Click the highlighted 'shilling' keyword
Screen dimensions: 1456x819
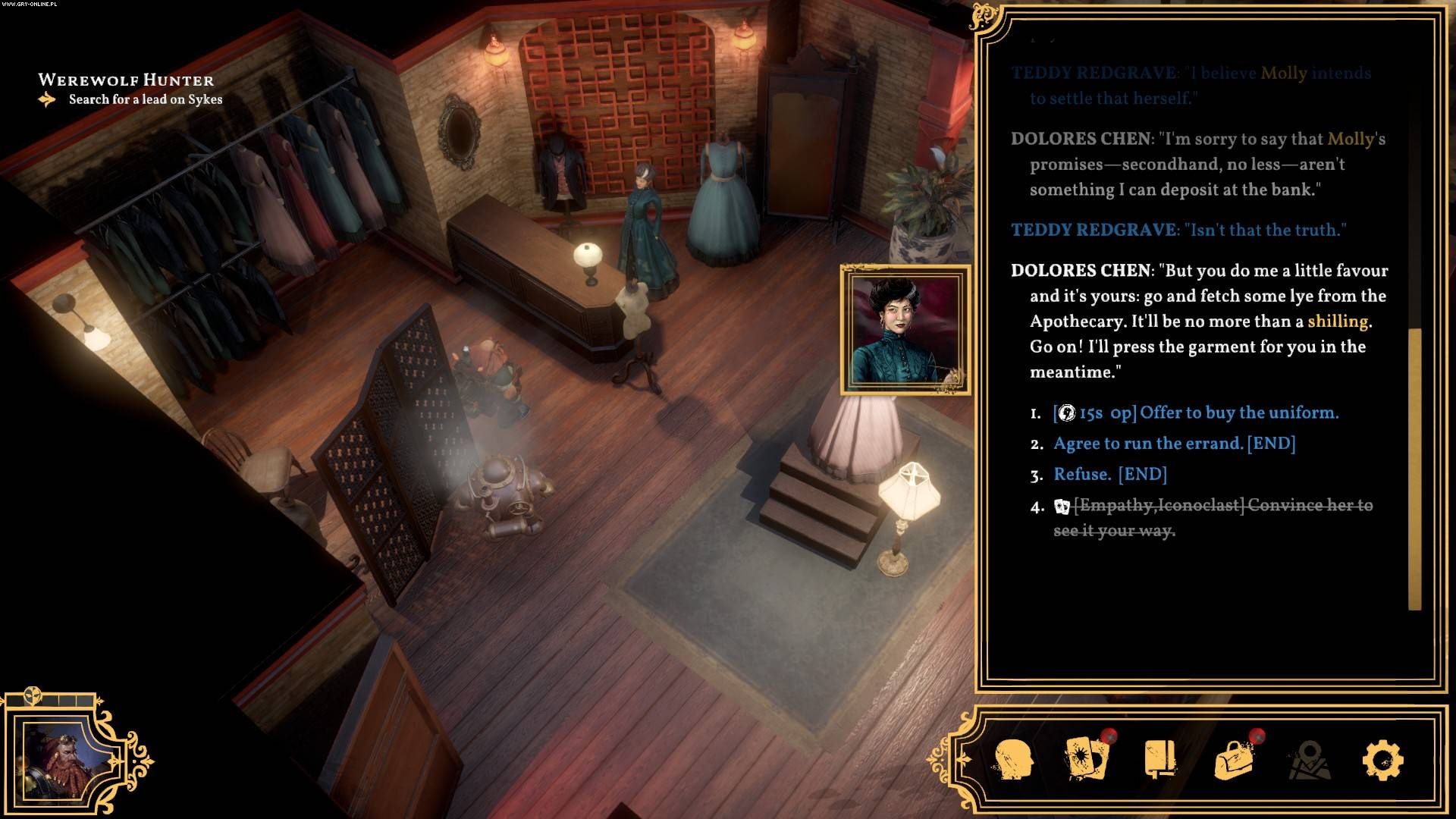coord(1338,322)
